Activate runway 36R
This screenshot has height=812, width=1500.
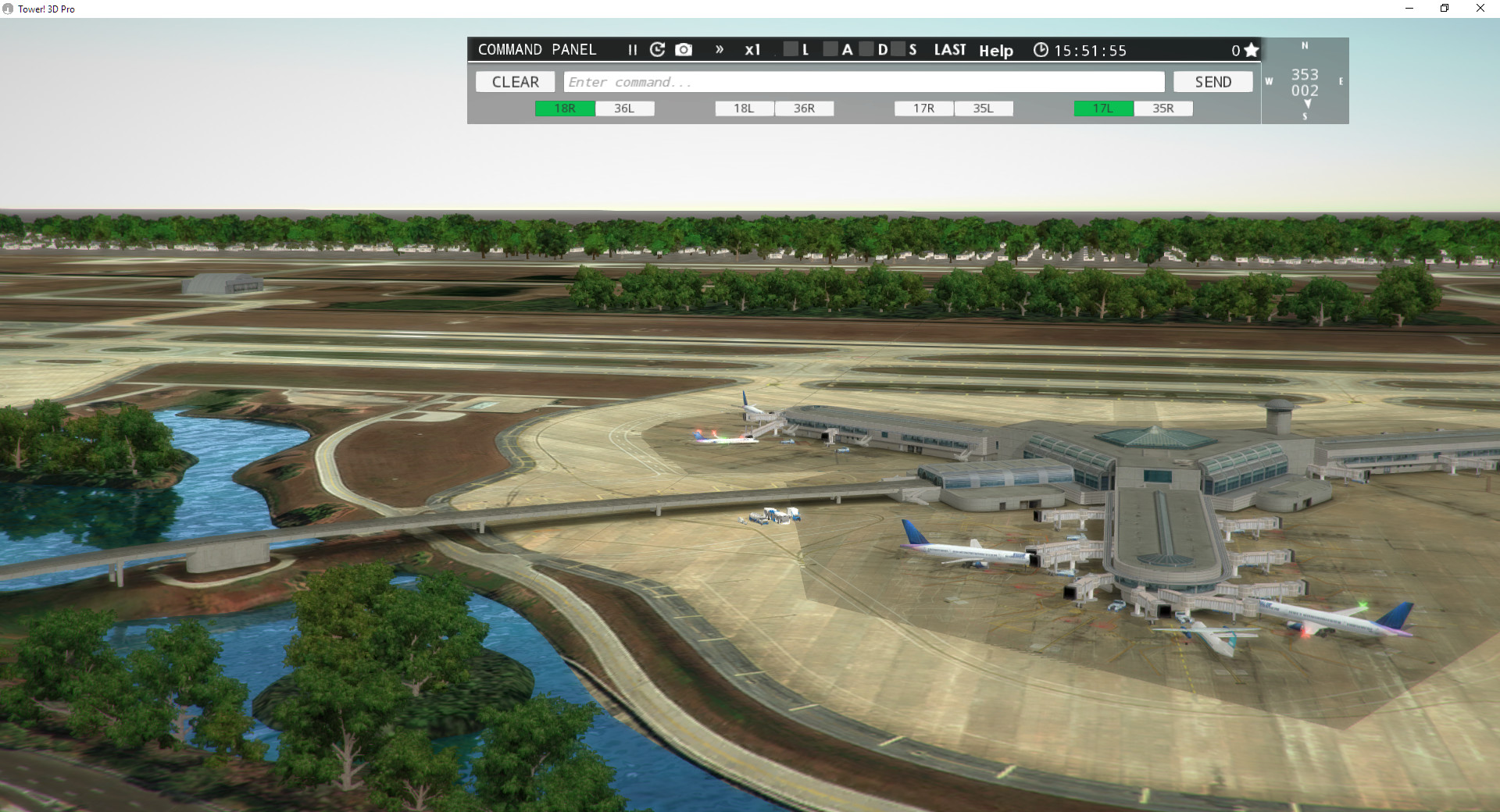[804, 109]
